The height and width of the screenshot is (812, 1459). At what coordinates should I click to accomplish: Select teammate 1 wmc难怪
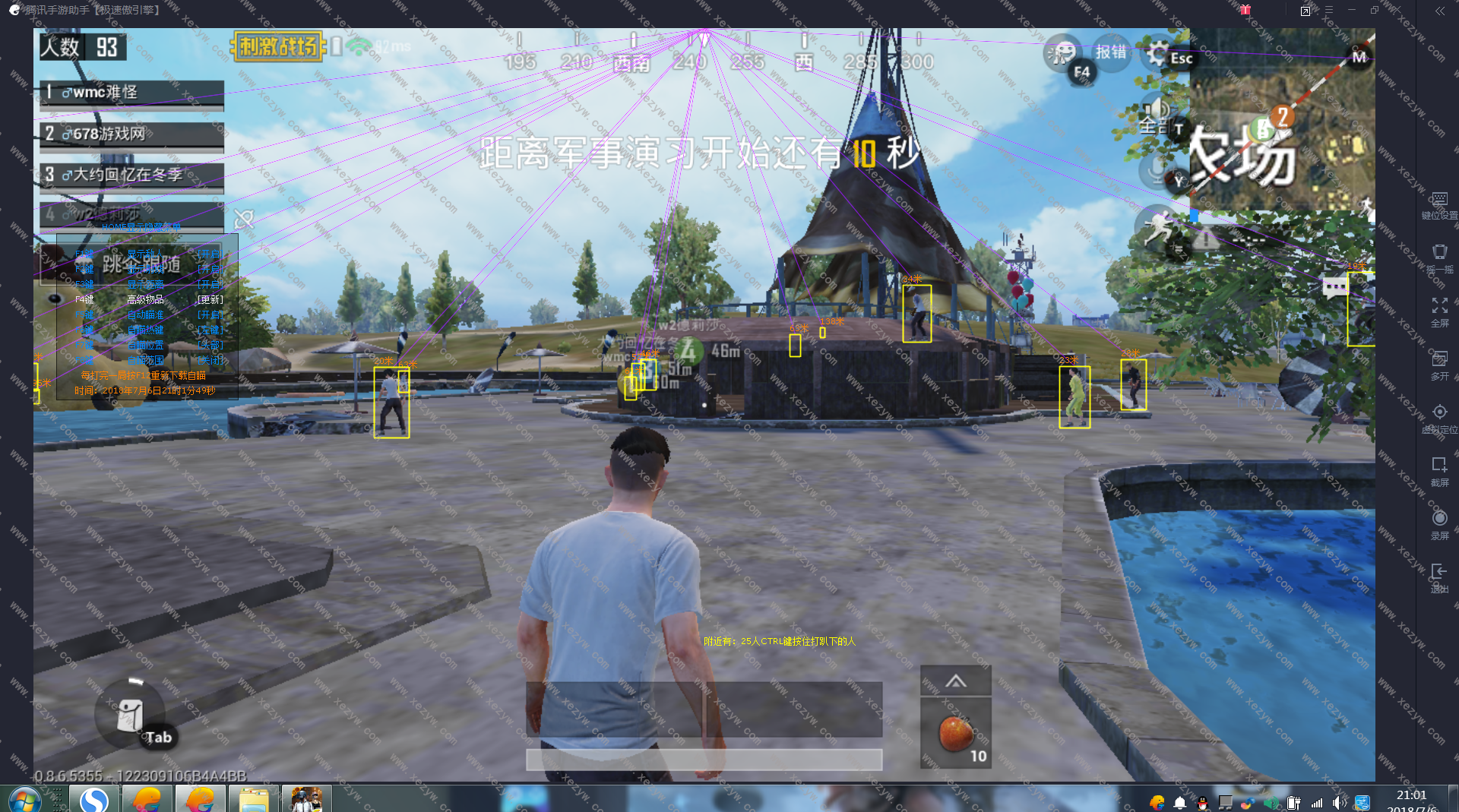(132, 93)
